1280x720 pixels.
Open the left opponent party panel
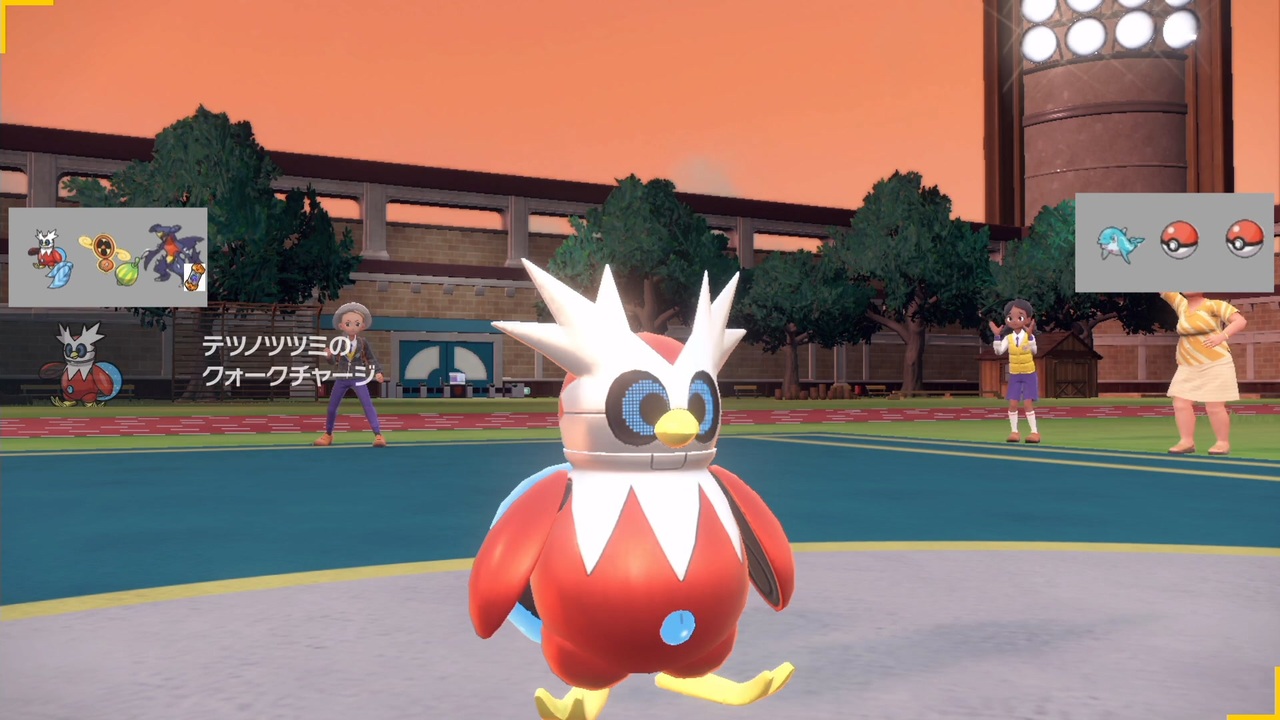pos(107,257)
